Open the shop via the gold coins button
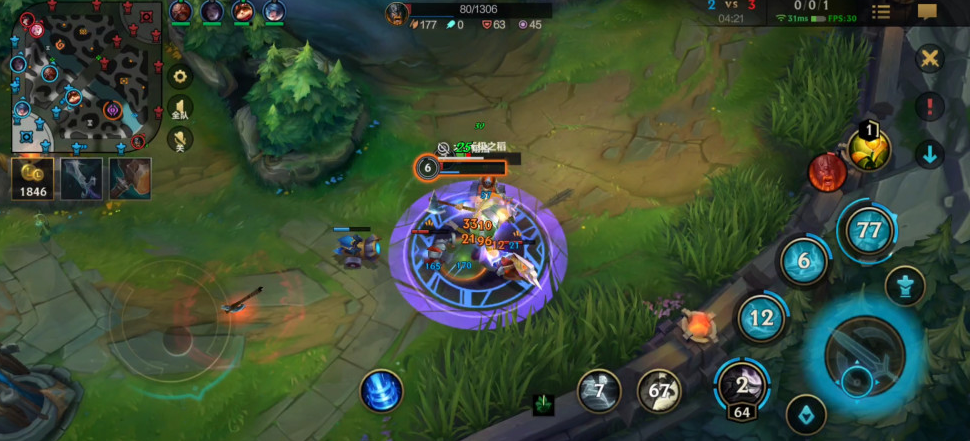 tap(31, 178)
